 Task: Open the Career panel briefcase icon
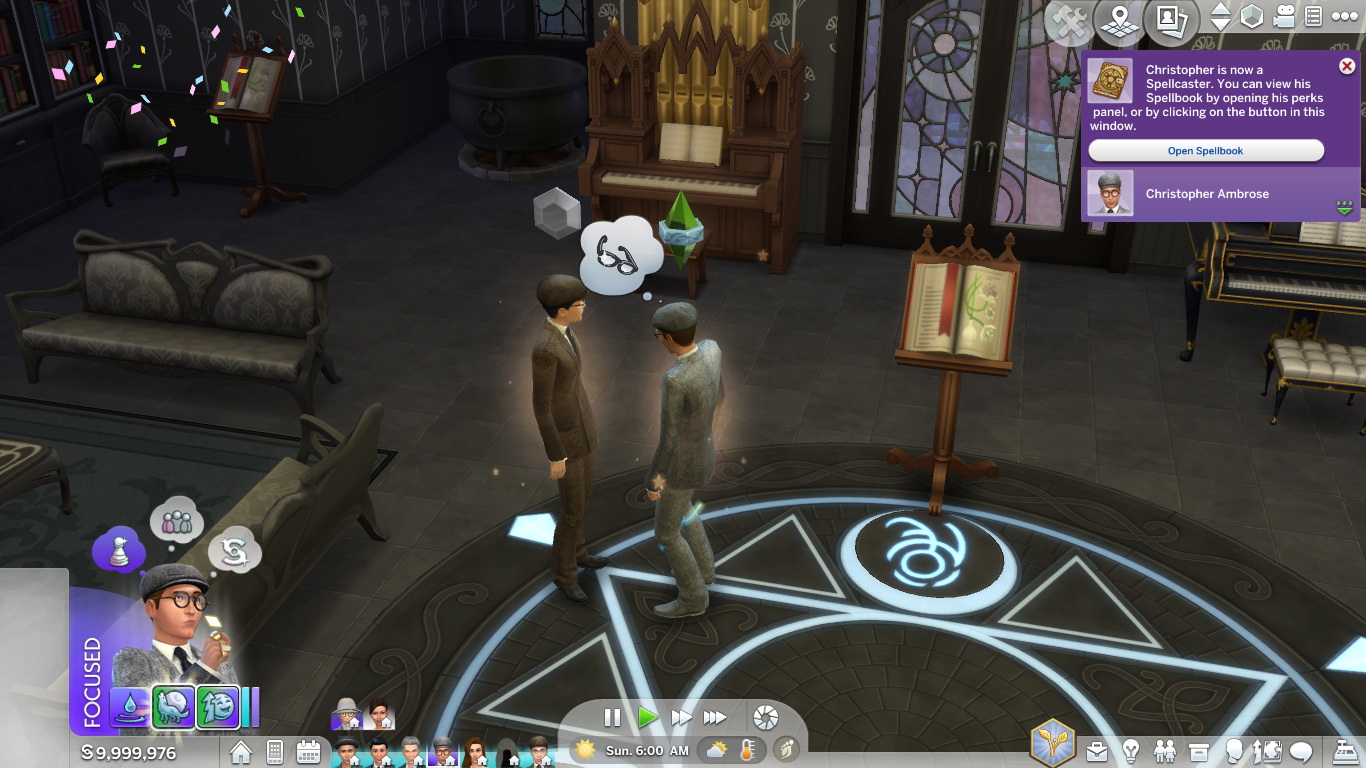(1097, 752)
